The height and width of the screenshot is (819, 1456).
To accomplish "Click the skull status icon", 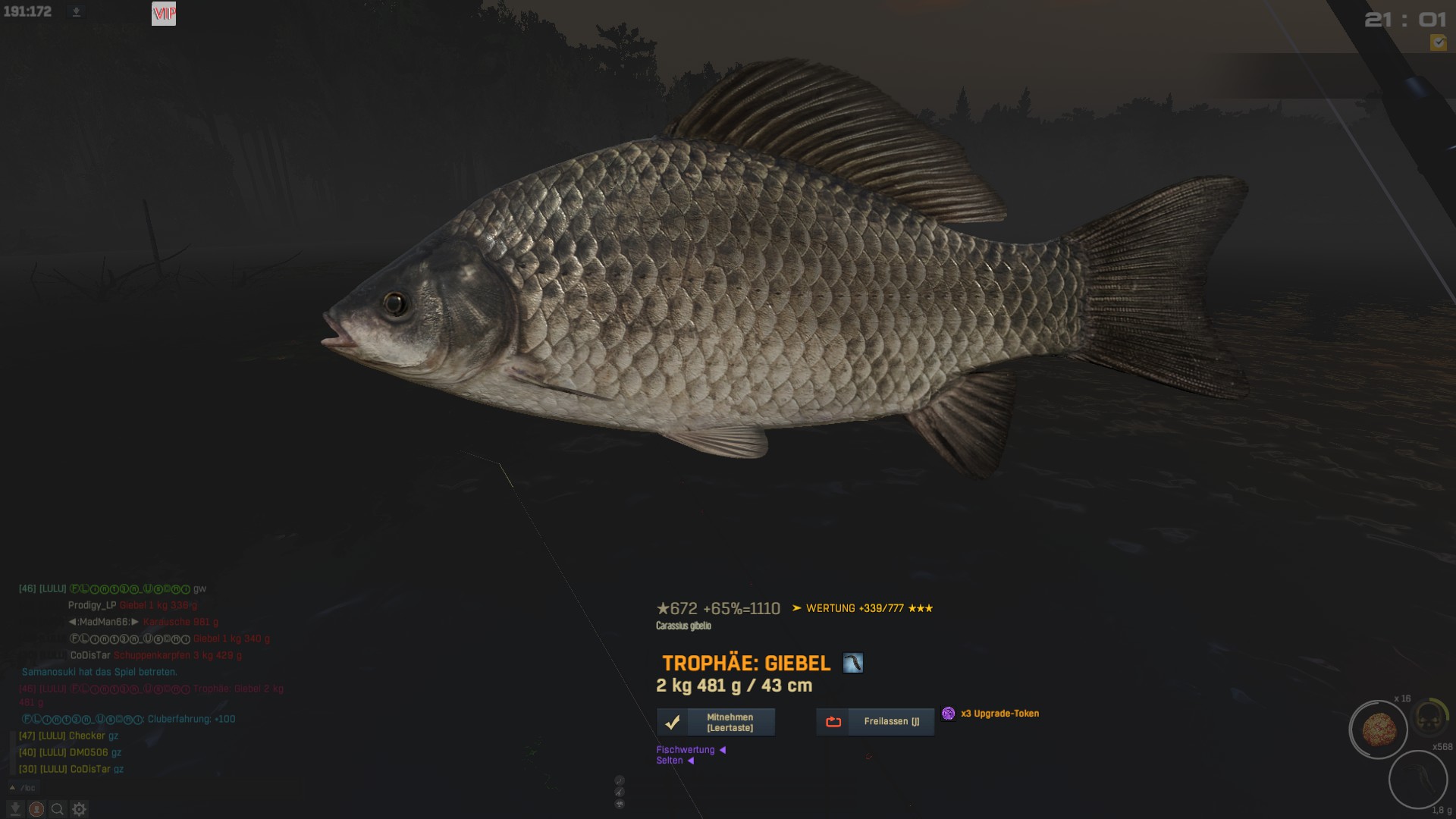I will click(x=1430, y=717).
